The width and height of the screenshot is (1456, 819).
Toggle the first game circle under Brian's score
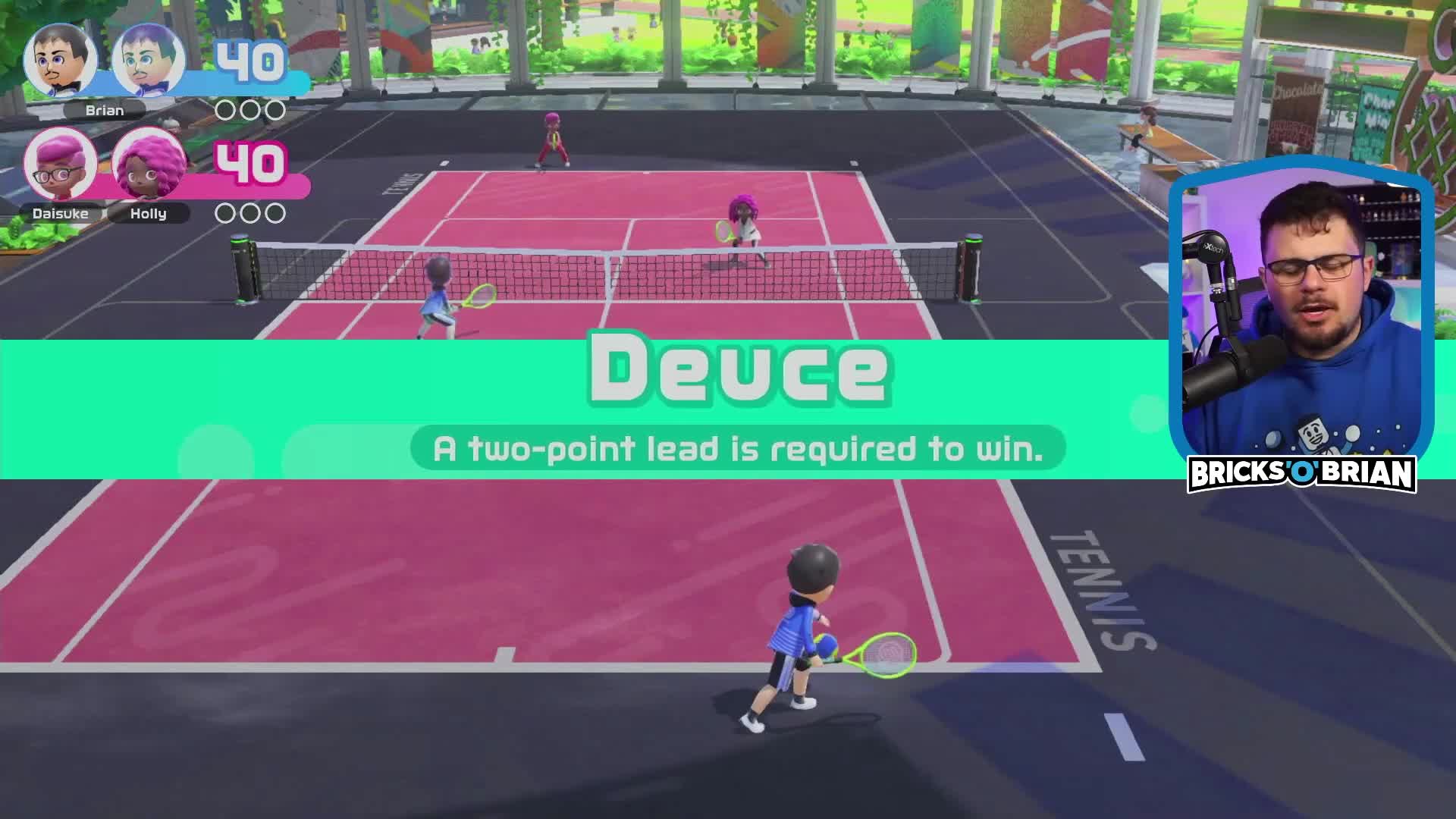pyautogui.click(x=225, y=108)
